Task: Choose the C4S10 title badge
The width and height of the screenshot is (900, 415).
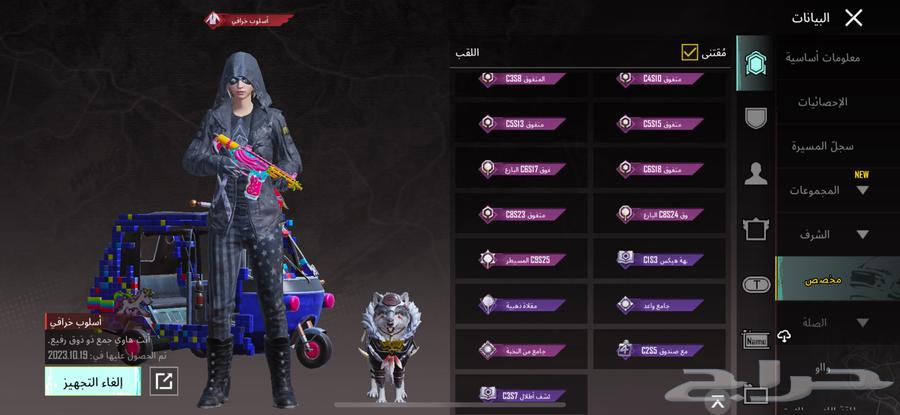Action: pyautogui.click(x=660, y=79)
